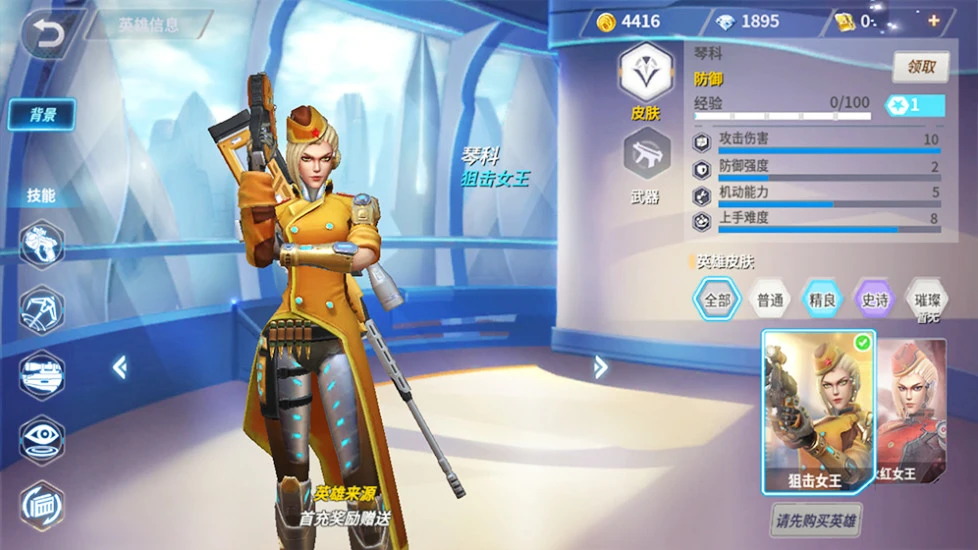The image size is (978, 550).
Task: Switch to the 皮肤 skin tab
Action: pyautogui.click(x=645, y=82)
